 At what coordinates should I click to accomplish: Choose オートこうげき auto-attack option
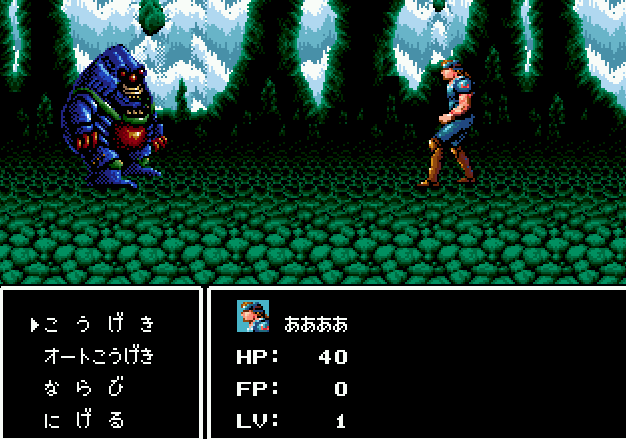tap(100, 356)
